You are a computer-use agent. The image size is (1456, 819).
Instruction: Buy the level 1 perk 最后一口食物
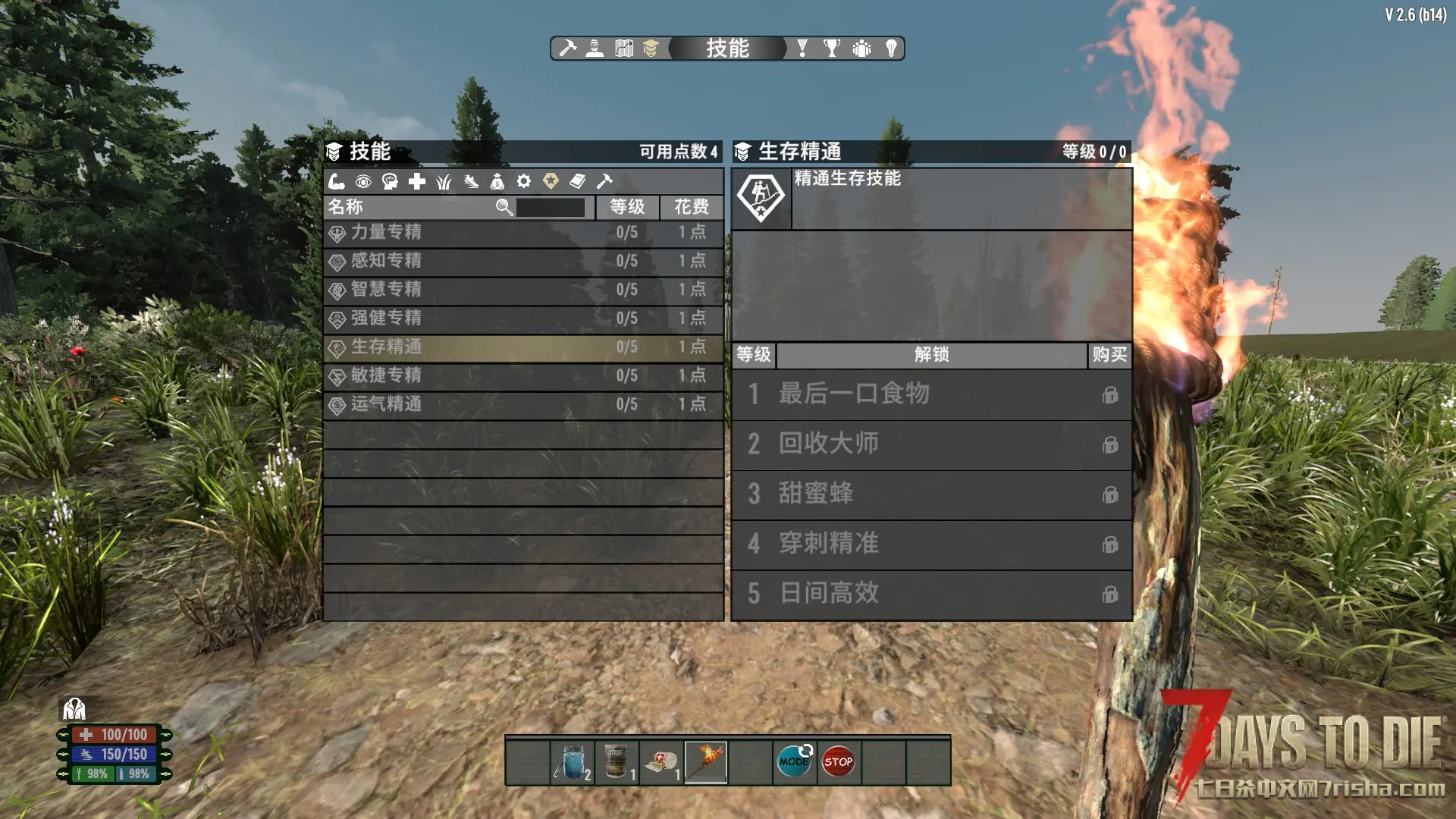tap(1110, 395)
